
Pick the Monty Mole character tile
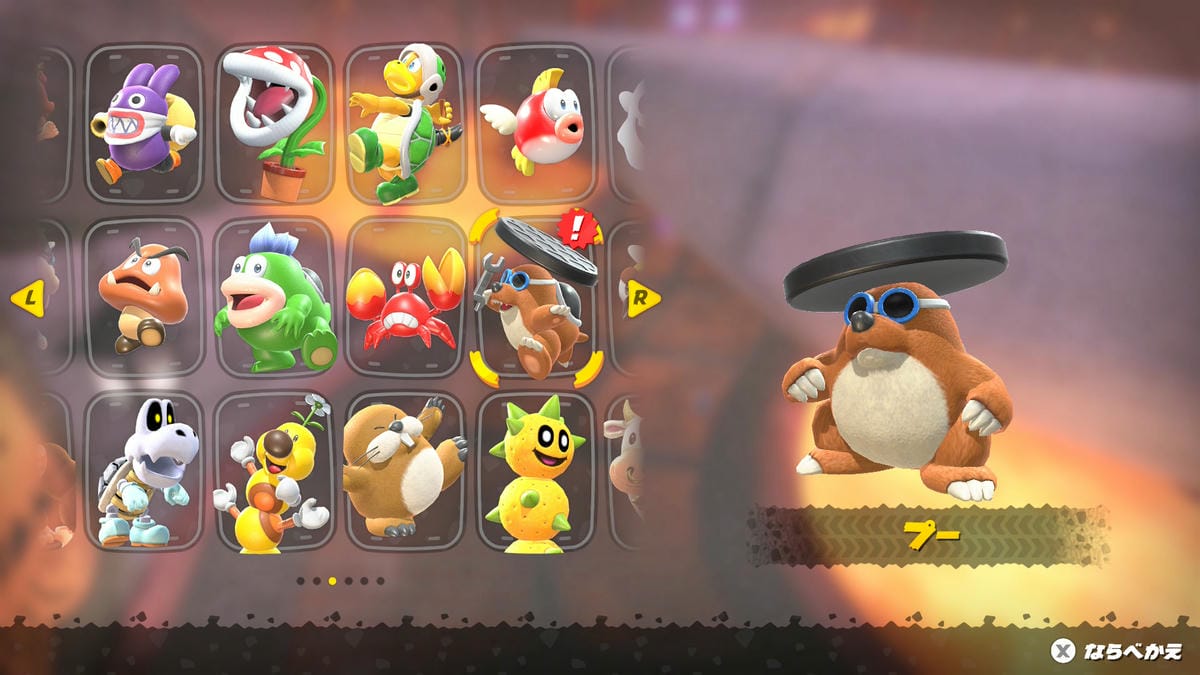coord(404,471)
